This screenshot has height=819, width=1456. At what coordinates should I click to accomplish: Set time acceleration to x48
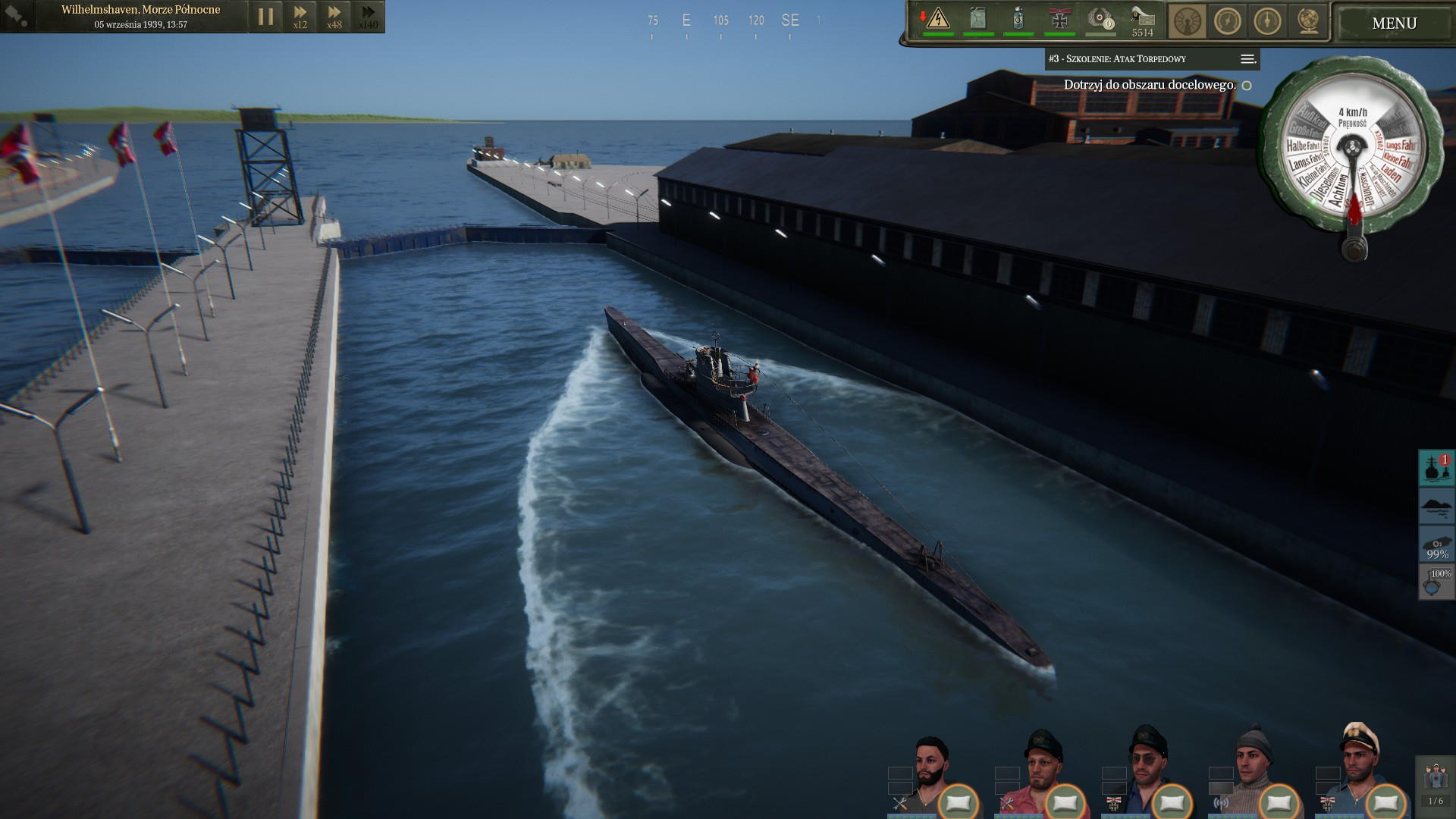coord(334,16)
